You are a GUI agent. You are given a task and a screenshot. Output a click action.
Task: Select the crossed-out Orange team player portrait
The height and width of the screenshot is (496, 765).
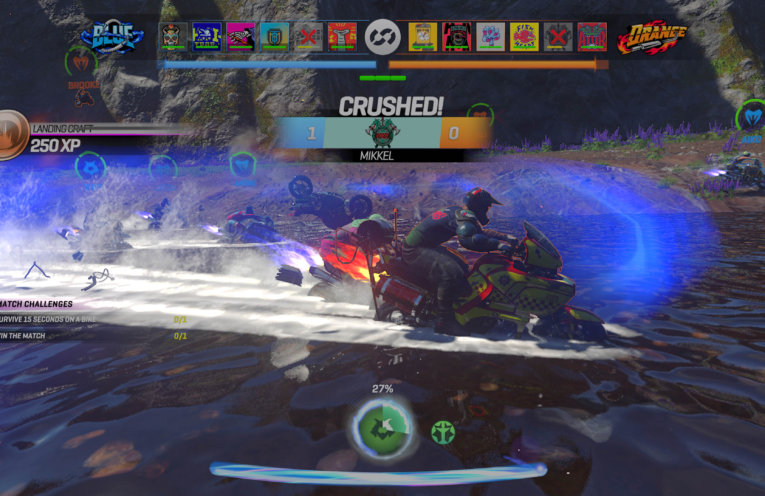[x=558, y=37]
